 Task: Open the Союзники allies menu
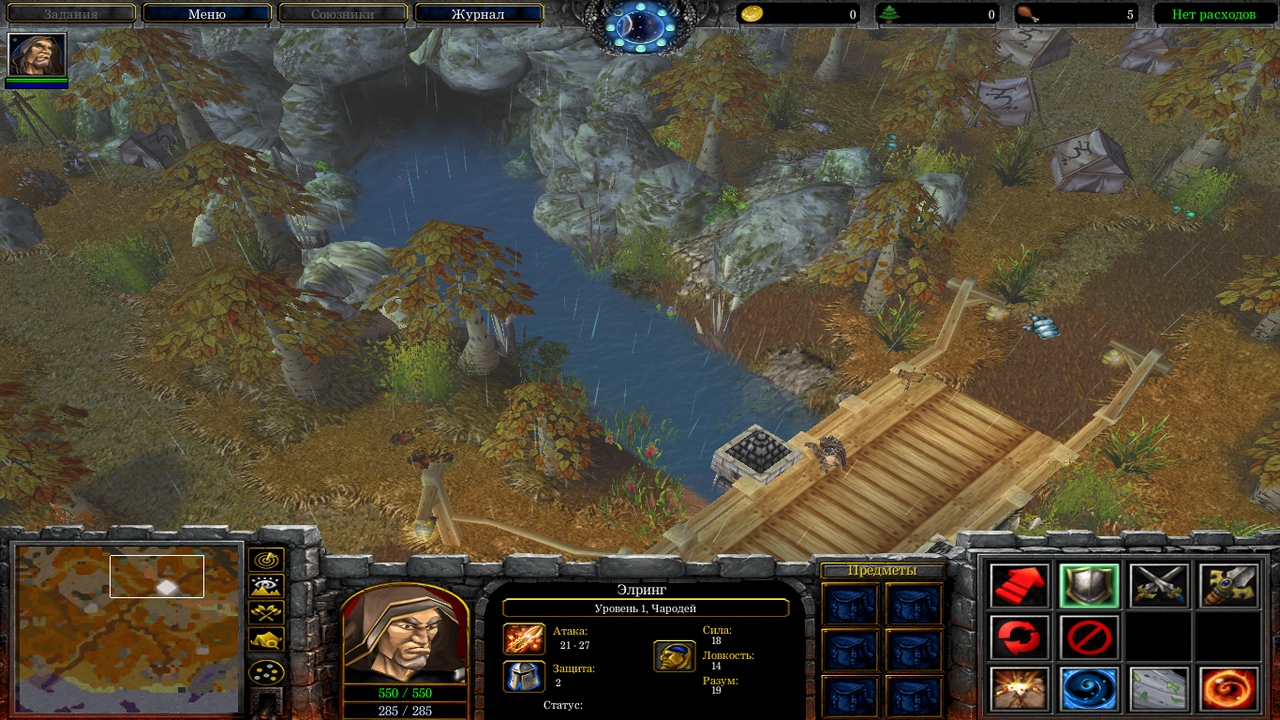(x=343, y=14)
